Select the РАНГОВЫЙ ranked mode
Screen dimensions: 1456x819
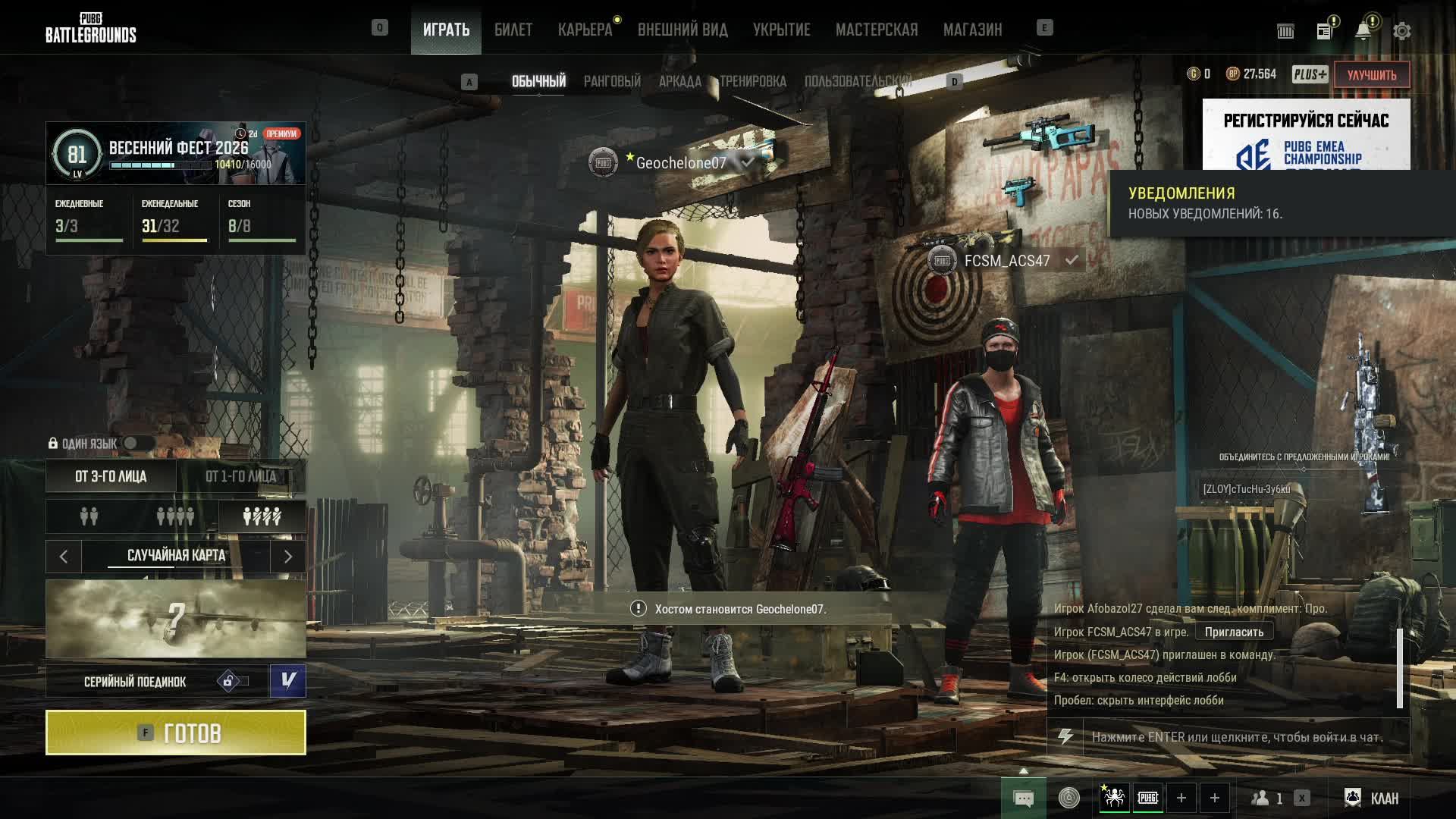tap(612, 81)
